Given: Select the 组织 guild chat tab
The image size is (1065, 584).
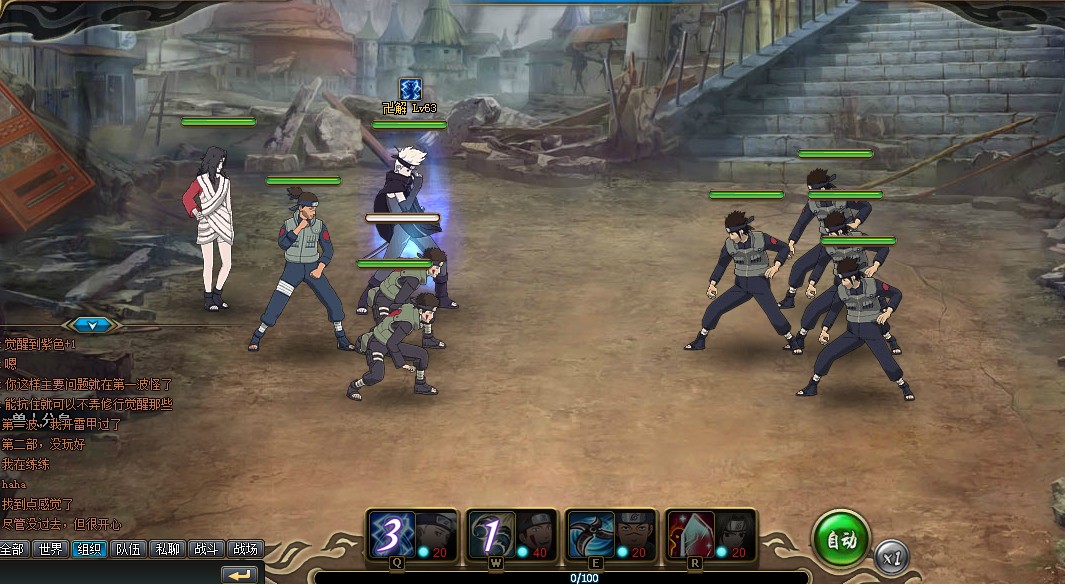Looking at the screenshot, I should click(88, 549).
